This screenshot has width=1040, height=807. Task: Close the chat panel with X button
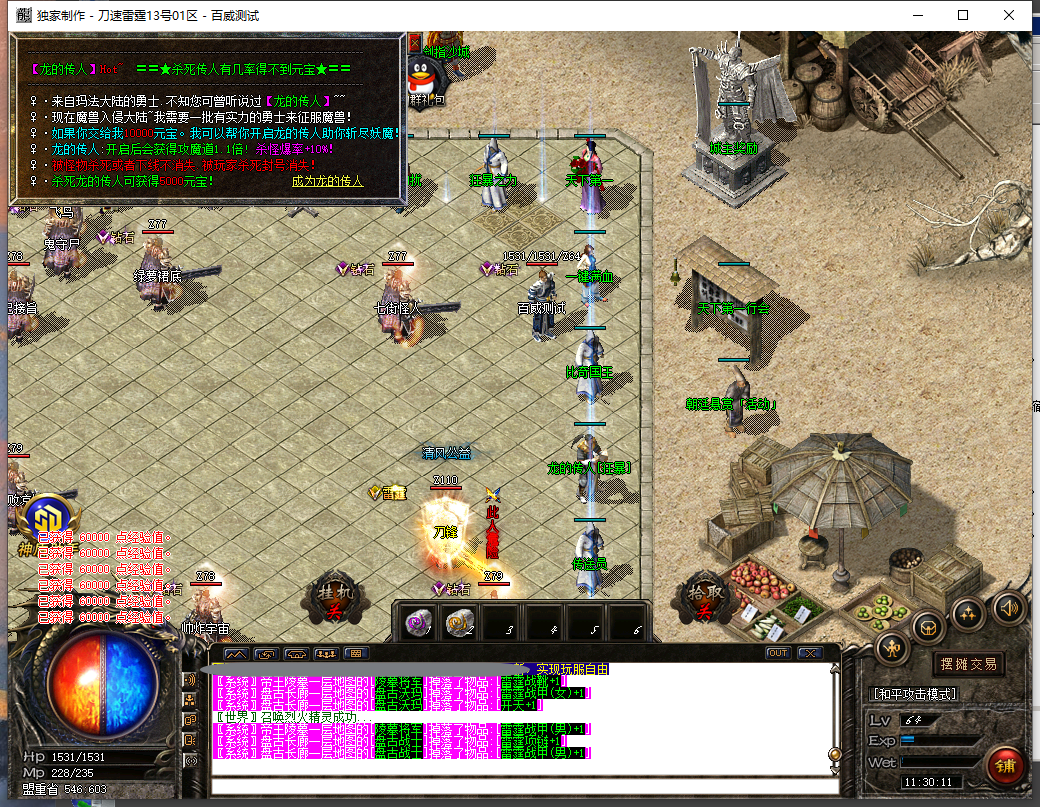click(808, 653)
